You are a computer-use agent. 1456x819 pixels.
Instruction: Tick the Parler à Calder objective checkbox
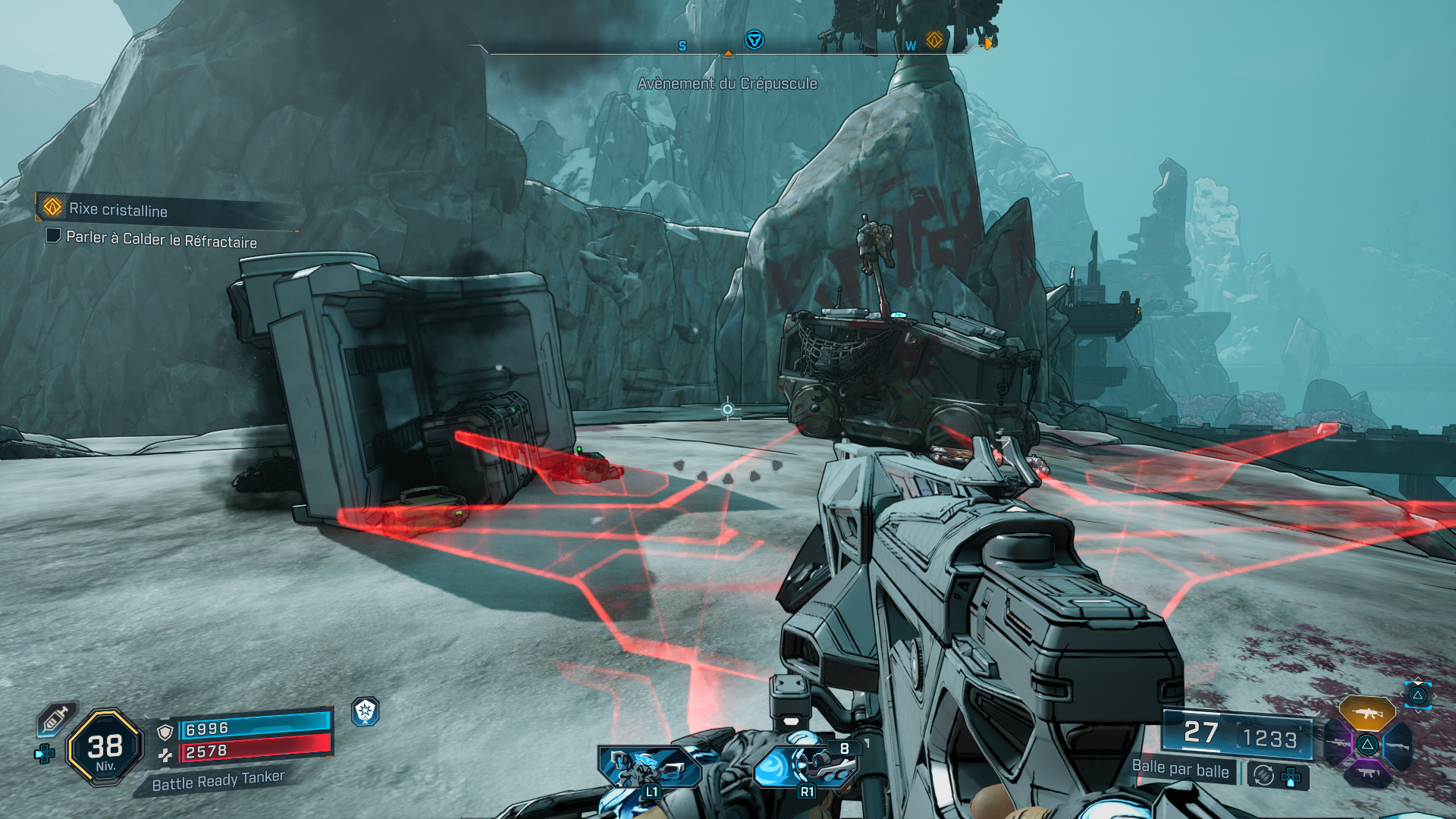(x=53, y=236)
